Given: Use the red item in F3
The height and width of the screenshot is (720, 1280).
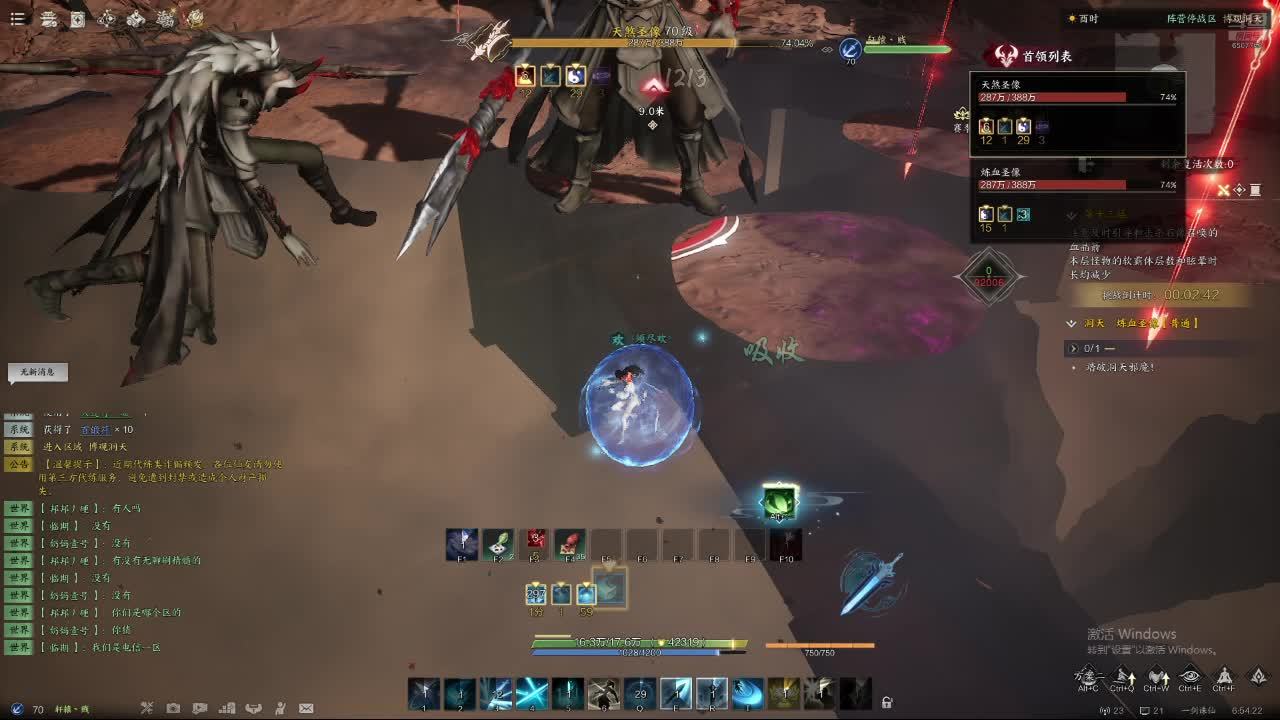Looking at the screenshot, I should 534,544.
